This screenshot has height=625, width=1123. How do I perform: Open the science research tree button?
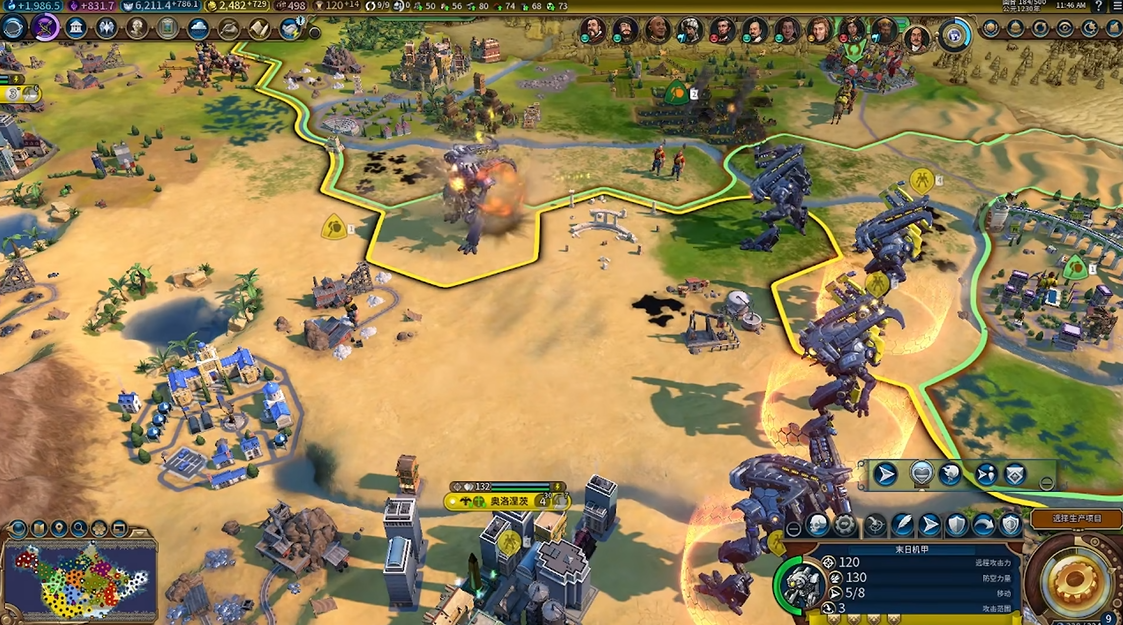tap(14, 28)
